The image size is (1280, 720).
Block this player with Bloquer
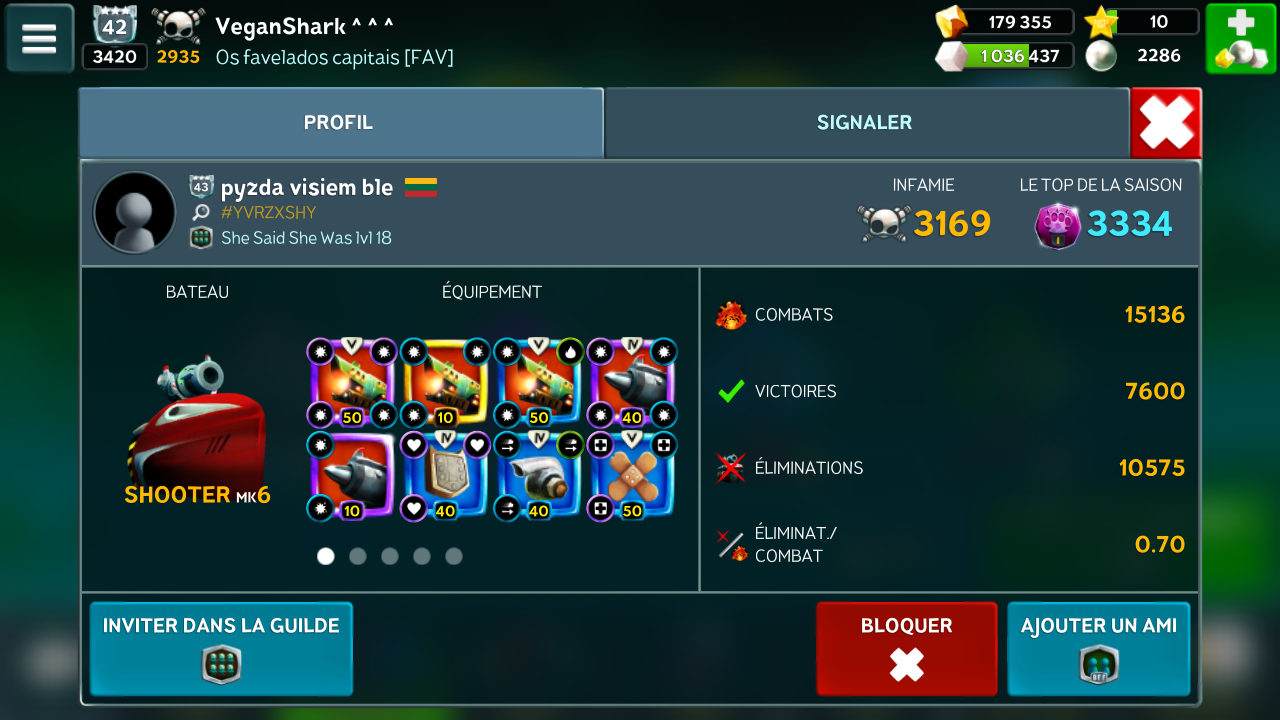click(x=907, y=648)
